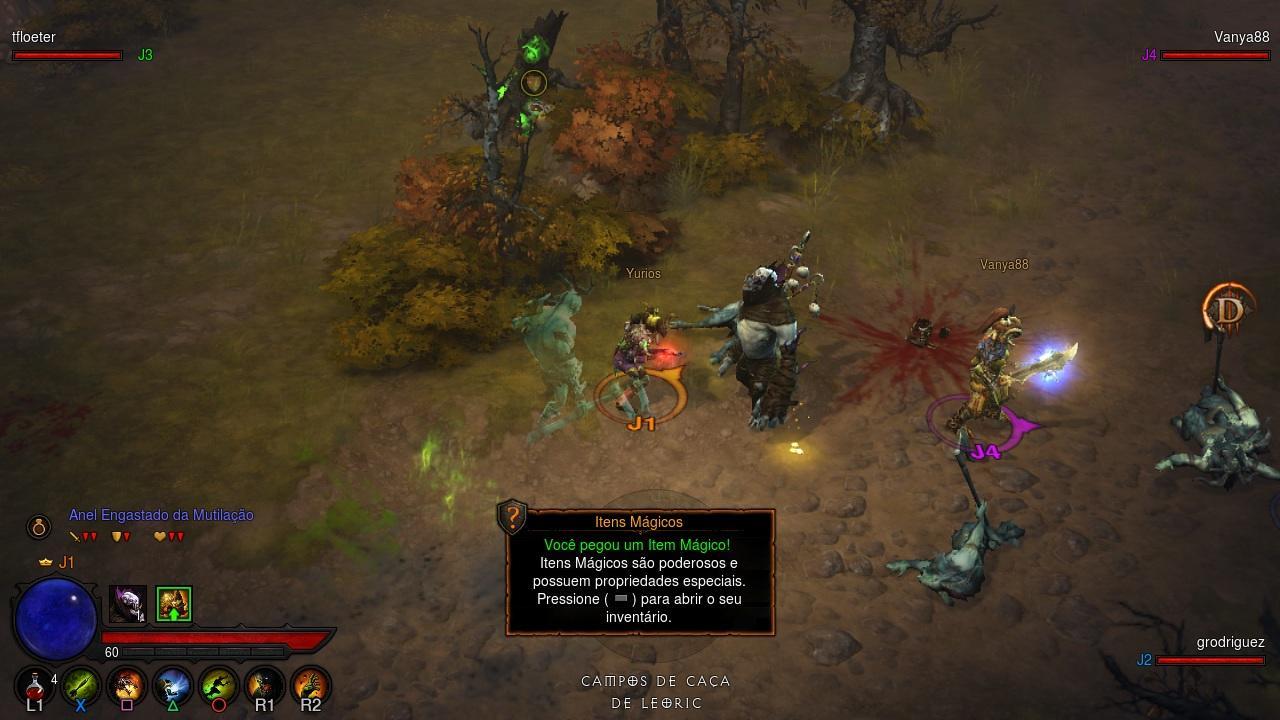
Task: Open the Itens Mágicos tutorial popup
Action: [x=640, y=580]
